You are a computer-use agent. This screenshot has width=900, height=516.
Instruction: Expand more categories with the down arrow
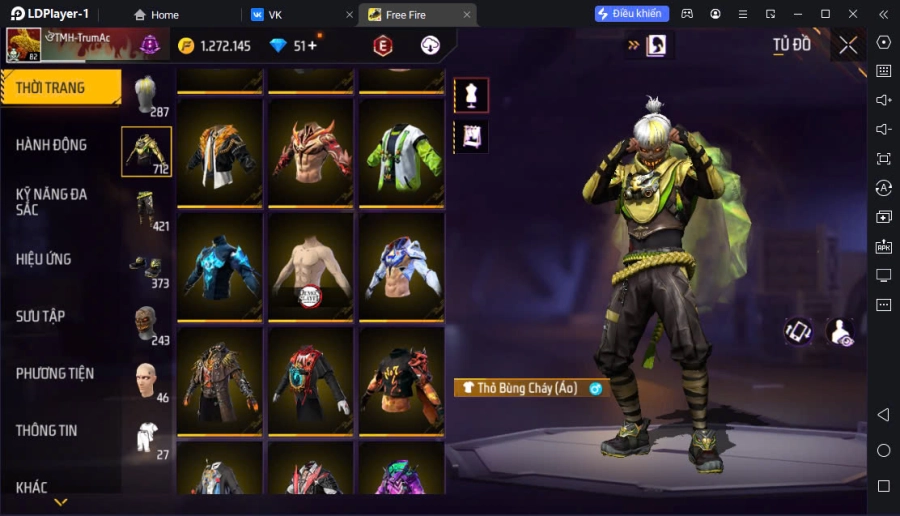tap(61, 502)
